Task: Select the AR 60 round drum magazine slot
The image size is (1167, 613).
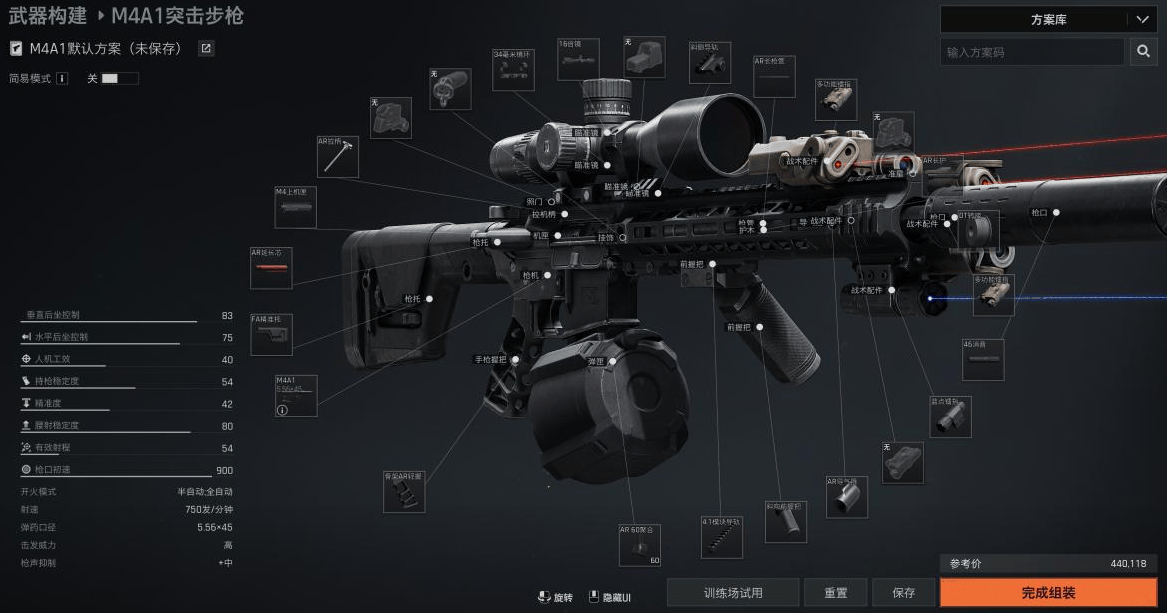Action: click(x=640, y=545)
